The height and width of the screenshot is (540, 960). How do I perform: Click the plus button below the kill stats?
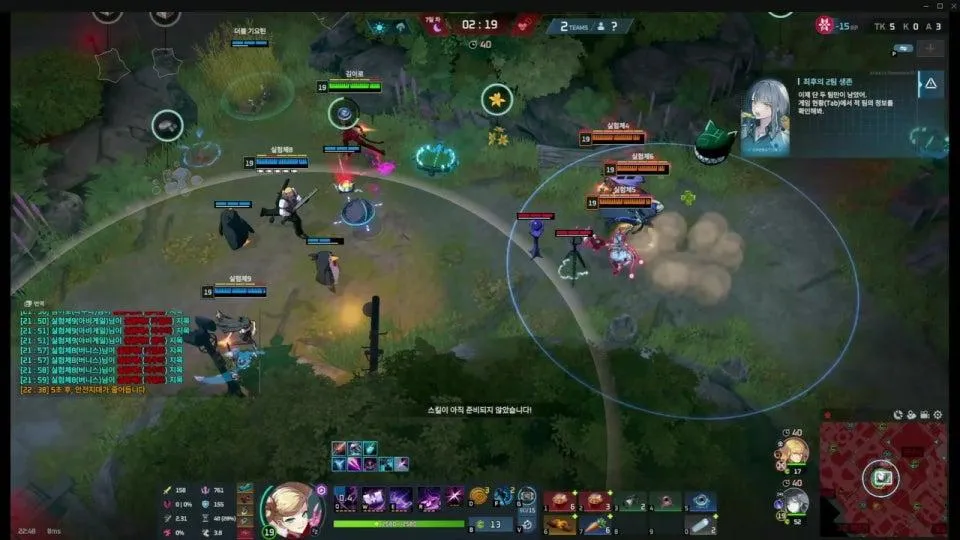(931, 48)
